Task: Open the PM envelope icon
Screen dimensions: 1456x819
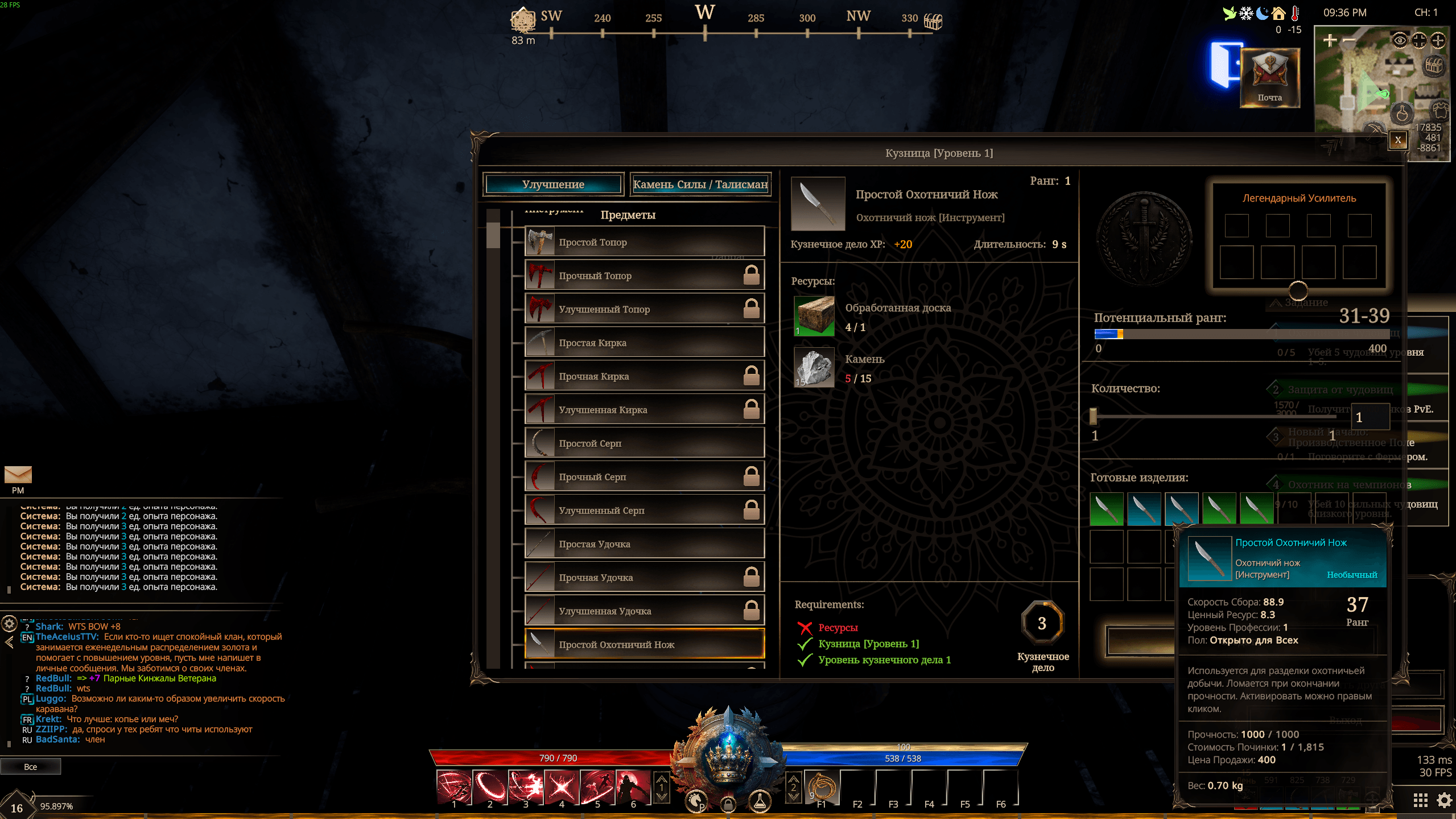Action: tap(18, 475)
